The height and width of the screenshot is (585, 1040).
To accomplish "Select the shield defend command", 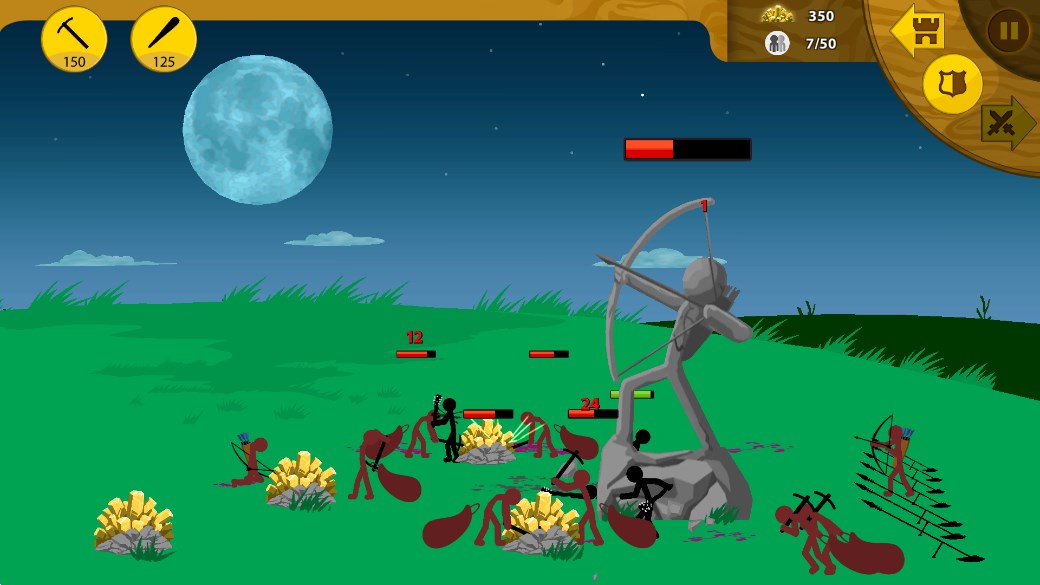I will (x=952, y=84).
